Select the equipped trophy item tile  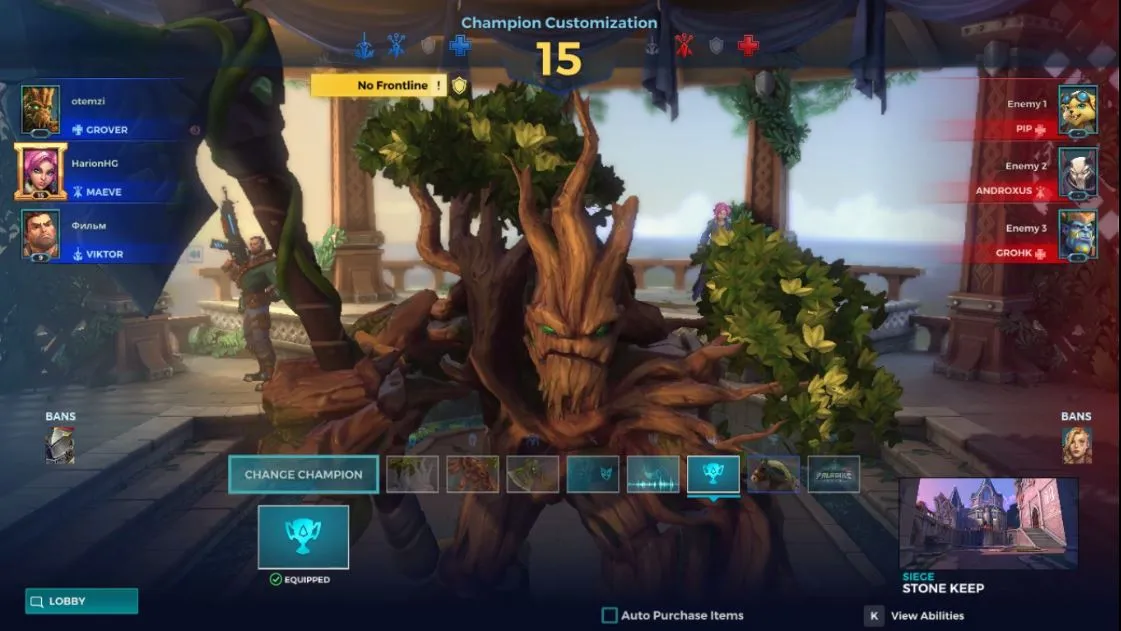click(x=303, y=537)
